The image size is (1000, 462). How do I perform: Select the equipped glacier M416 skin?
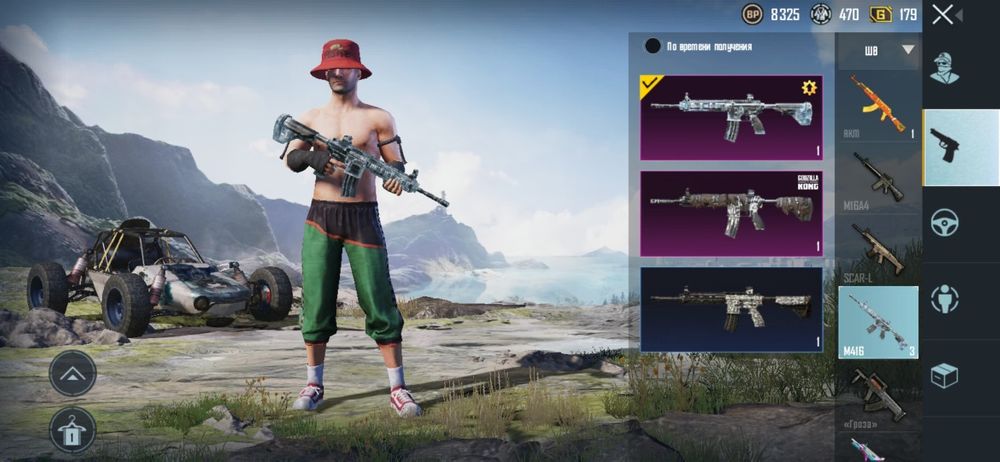[731, 117]
